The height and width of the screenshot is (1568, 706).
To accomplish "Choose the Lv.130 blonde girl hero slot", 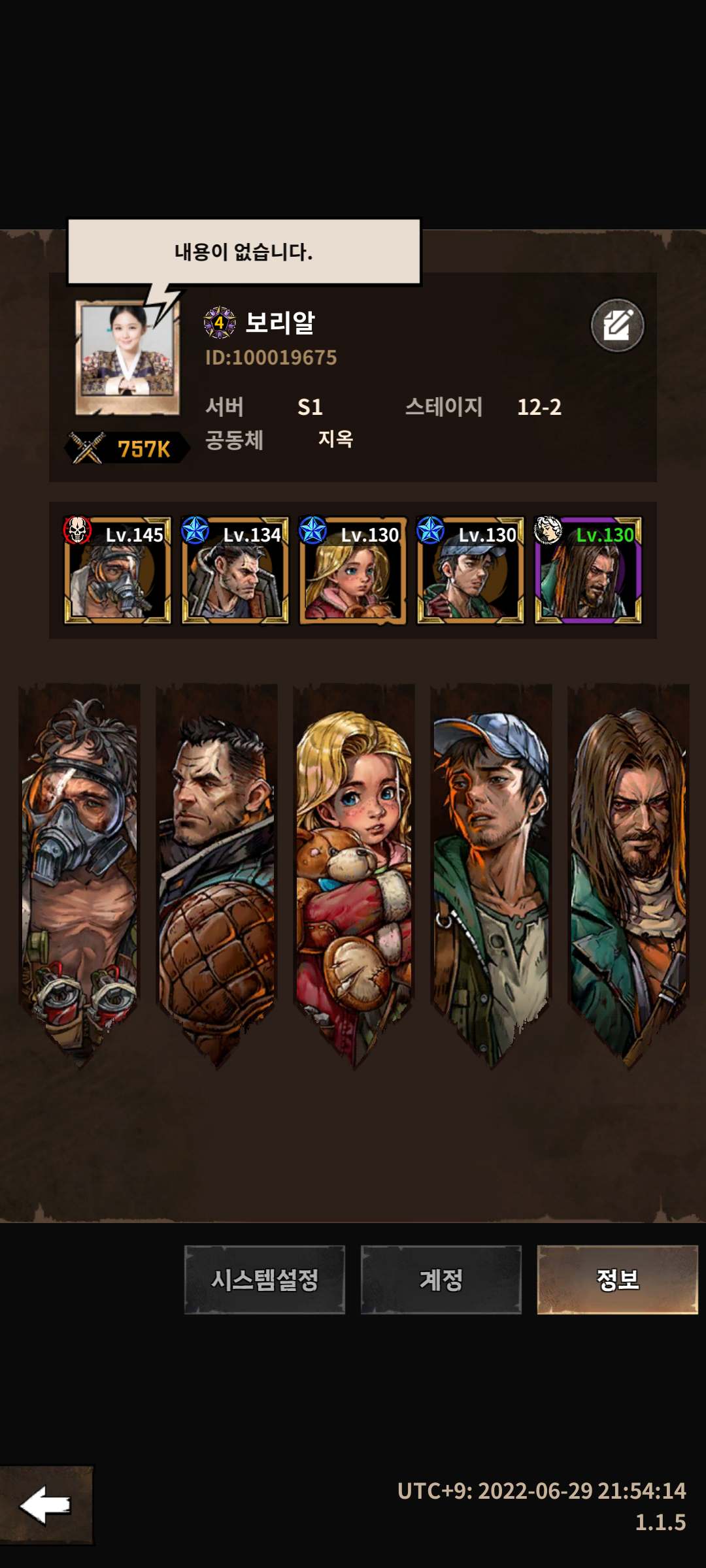I will pyautogui.click(x=352, y=570).
